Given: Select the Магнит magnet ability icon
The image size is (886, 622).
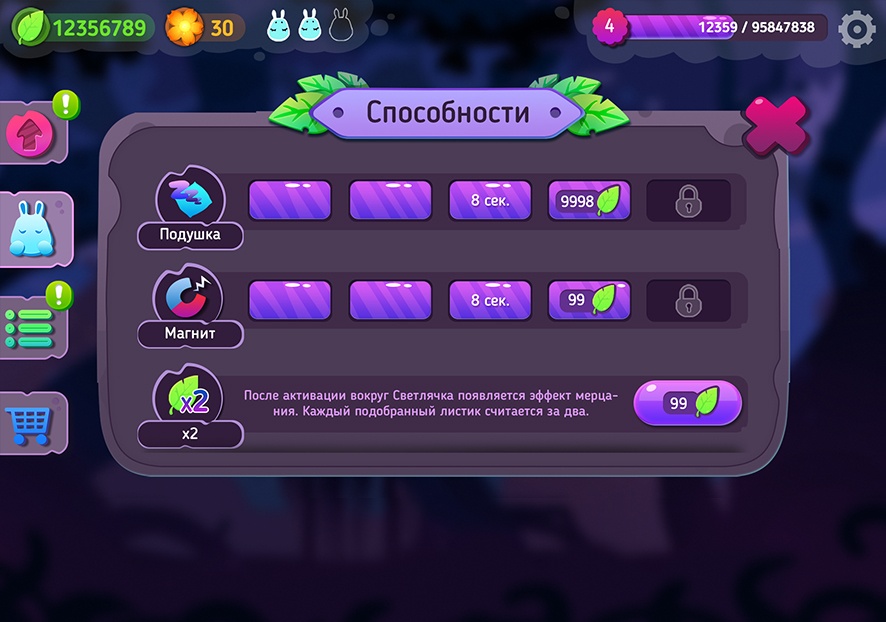Looking at the screenshot, I should pyautogui.click(x=190, y=297).
